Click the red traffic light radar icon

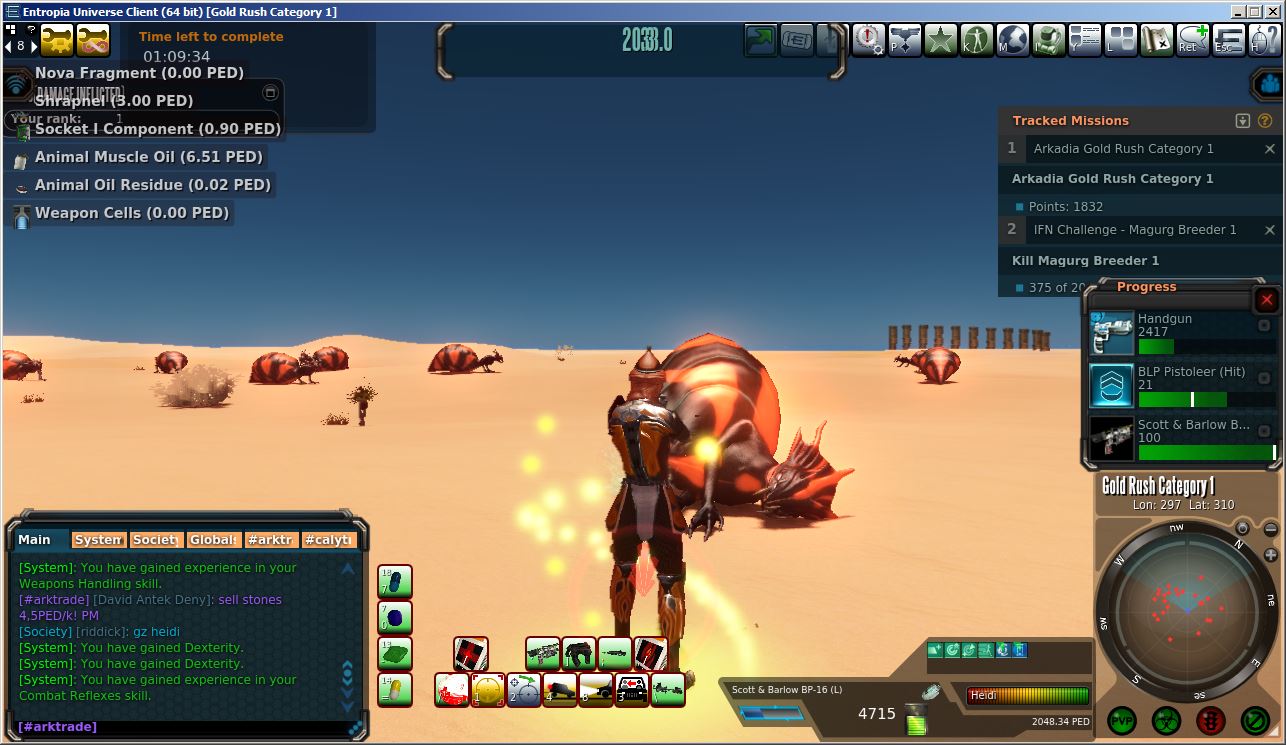[x=1211, y=720]
